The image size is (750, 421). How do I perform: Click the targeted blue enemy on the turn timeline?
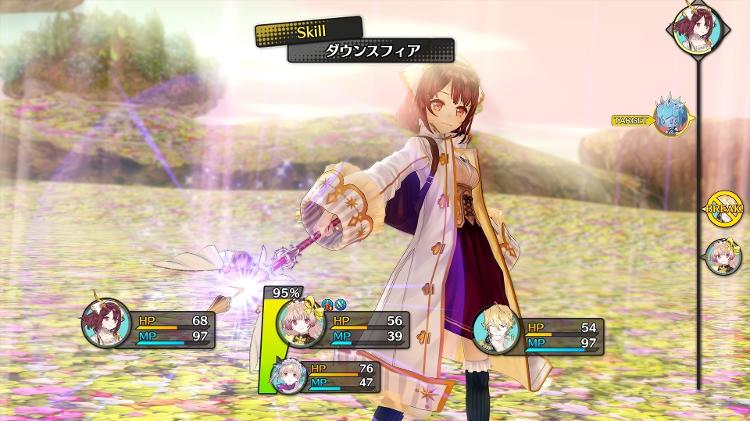pos(669,118)
